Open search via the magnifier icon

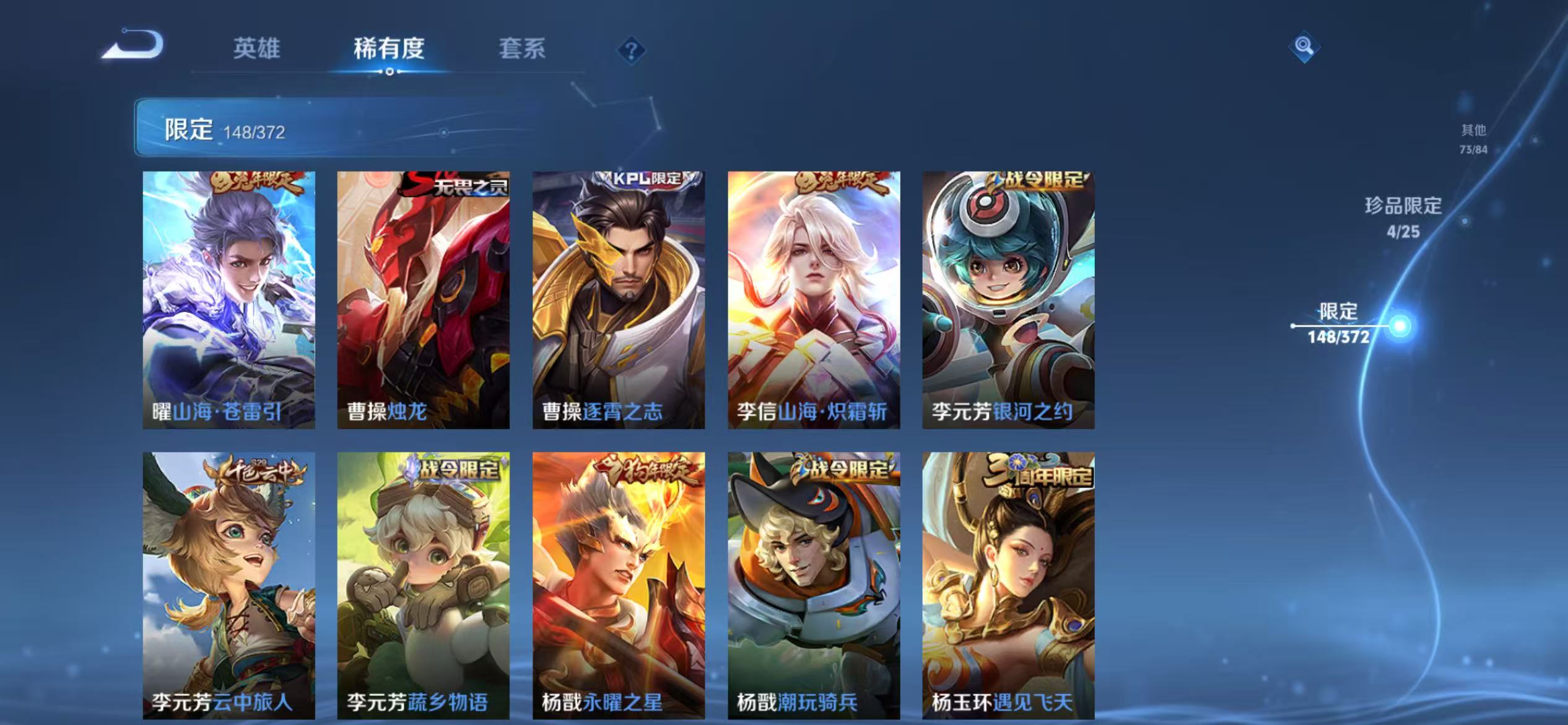1304,46
